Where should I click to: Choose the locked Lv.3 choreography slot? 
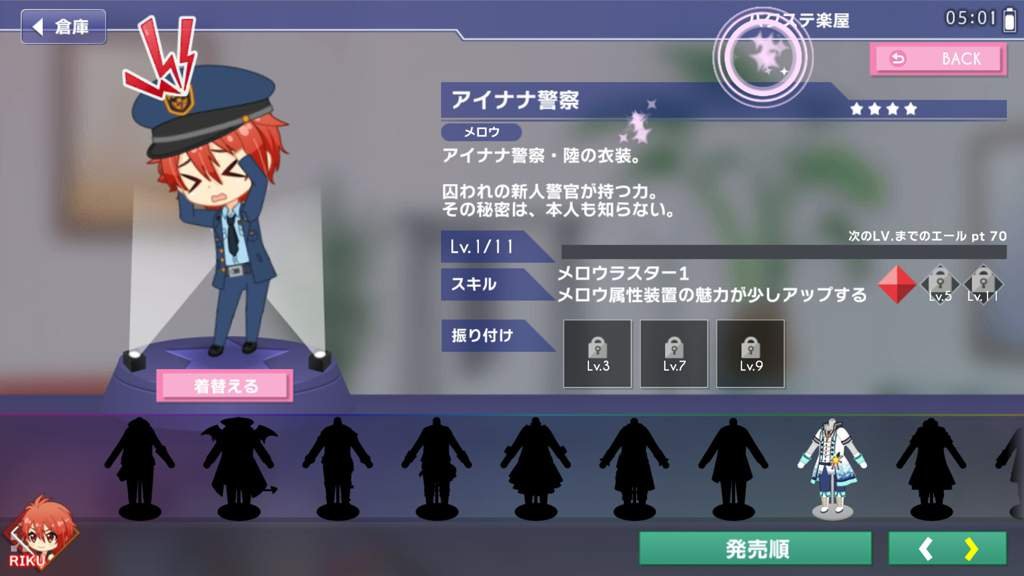(x=597, y=353)
